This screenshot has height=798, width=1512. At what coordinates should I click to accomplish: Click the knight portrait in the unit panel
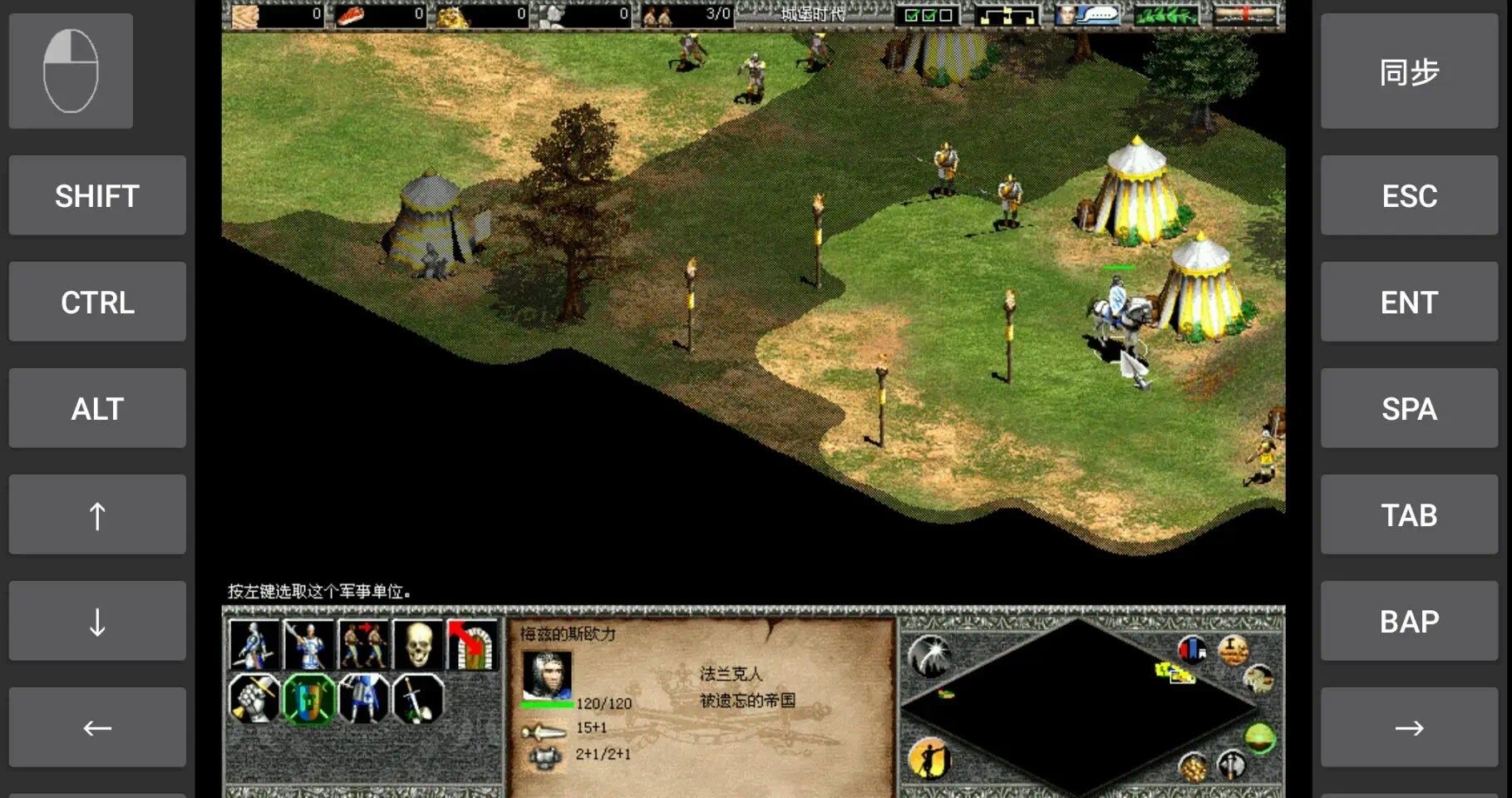tap(547, 673)
